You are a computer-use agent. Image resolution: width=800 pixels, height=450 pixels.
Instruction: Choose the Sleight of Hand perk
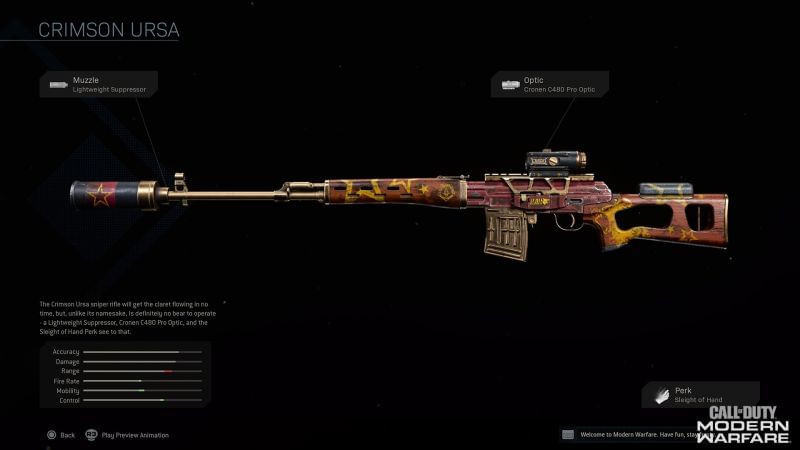pos(700,395)
